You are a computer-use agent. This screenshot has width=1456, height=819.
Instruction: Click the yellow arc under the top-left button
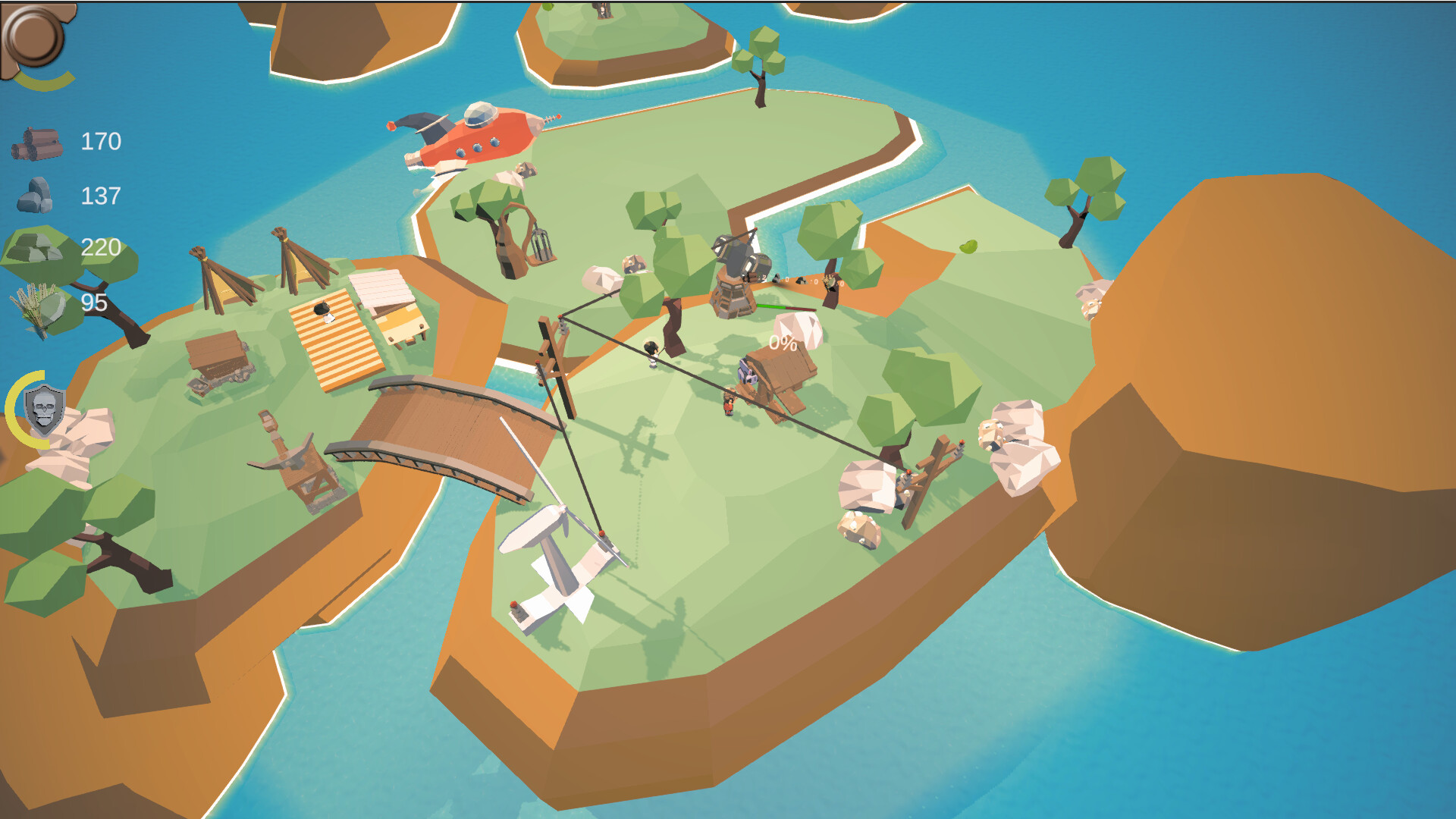coord(45,80)
